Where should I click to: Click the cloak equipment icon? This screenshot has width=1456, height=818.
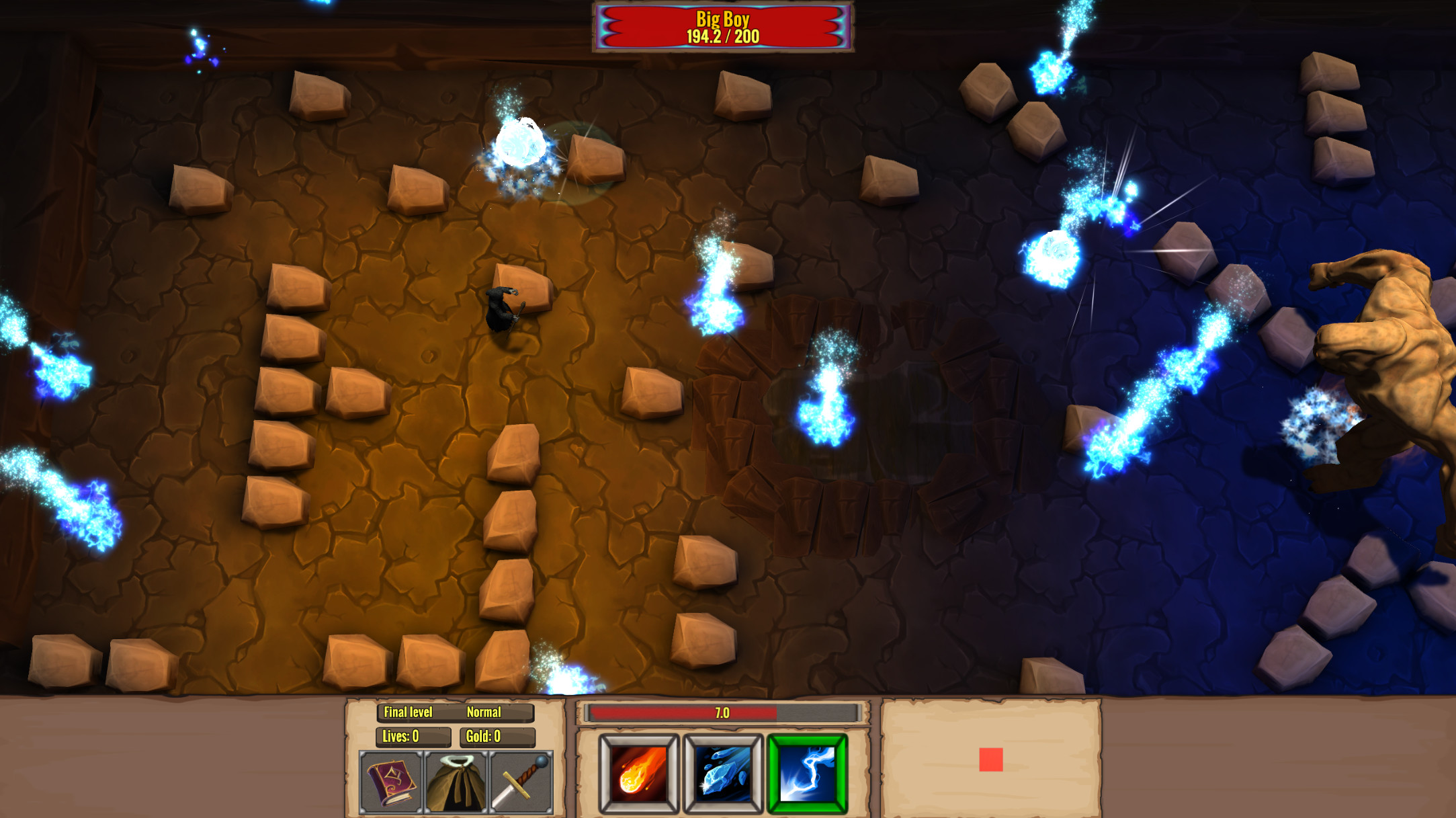[x=457, y=784]
